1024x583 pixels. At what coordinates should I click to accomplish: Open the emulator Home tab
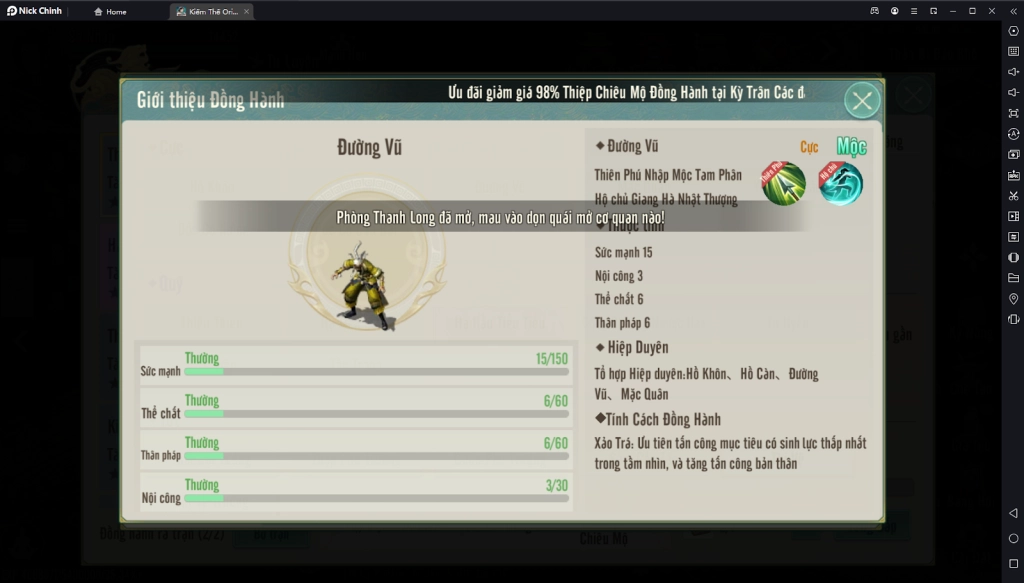pos(110,11)
